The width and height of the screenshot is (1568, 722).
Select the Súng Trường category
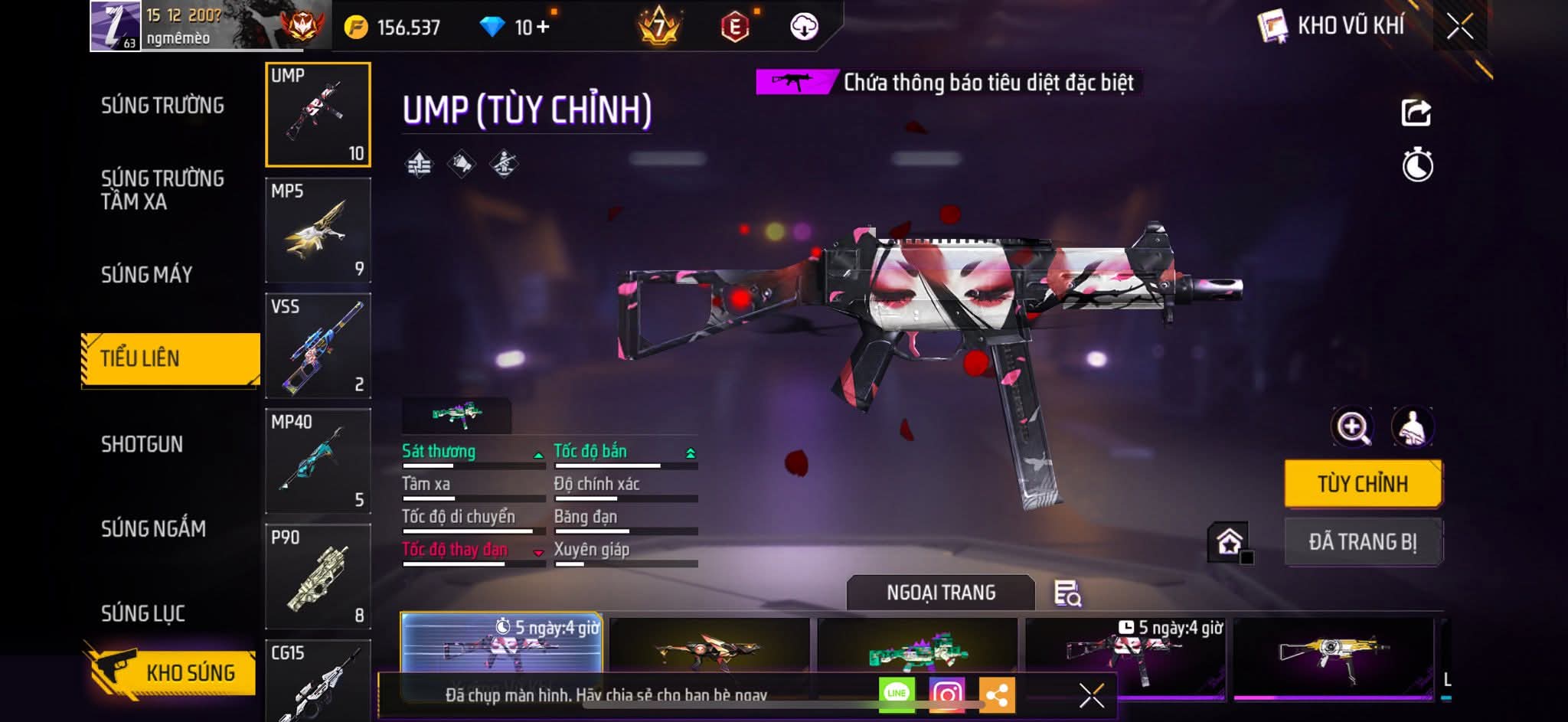click(x=162, y=106)
